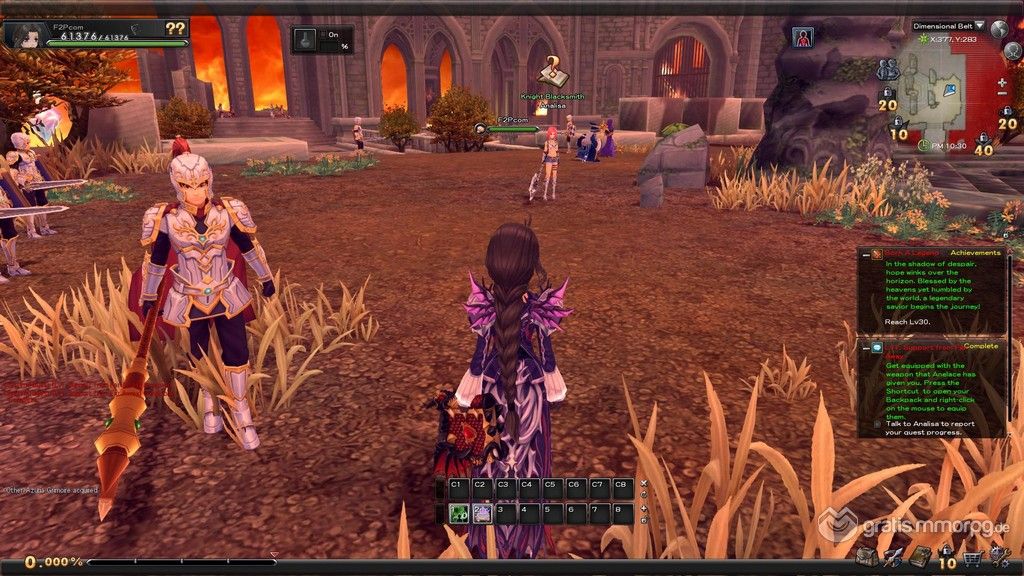Collapse the Achievements tracker panel
Screen dimensions: 1024x576
point(864,254)
